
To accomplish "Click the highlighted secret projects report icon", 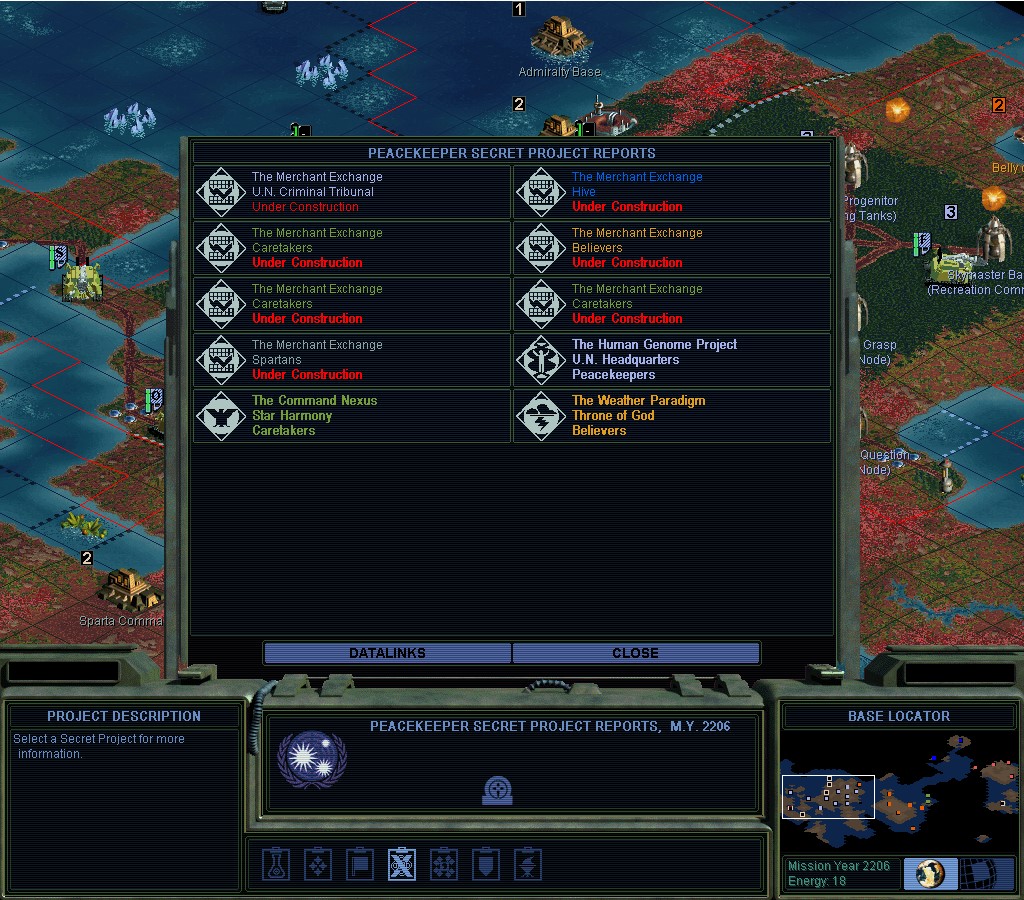I will click(x=402, y=864).
